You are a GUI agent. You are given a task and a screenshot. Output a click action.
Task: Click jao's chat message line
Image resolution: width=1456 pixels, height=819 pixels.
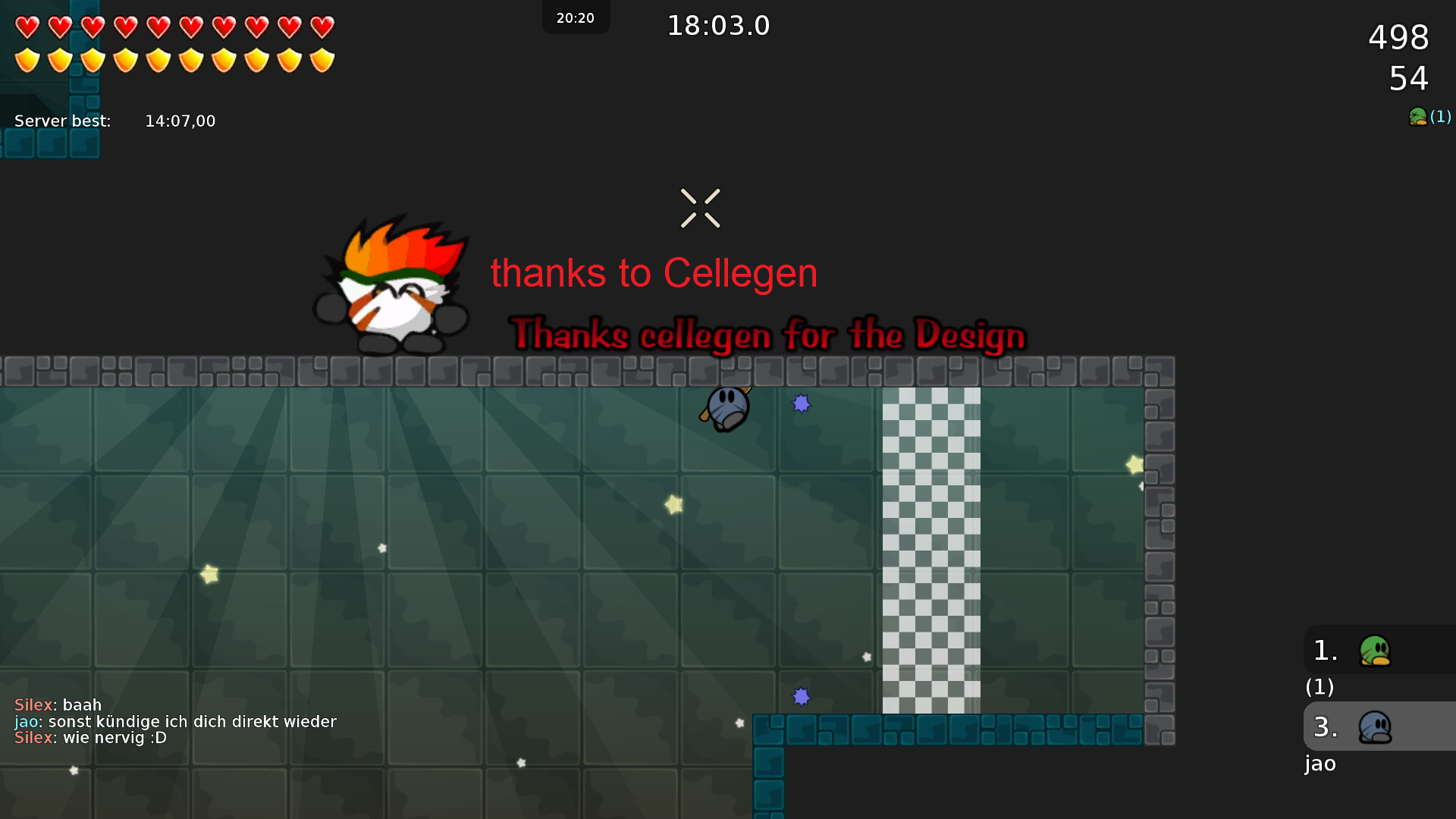point(174,721)
